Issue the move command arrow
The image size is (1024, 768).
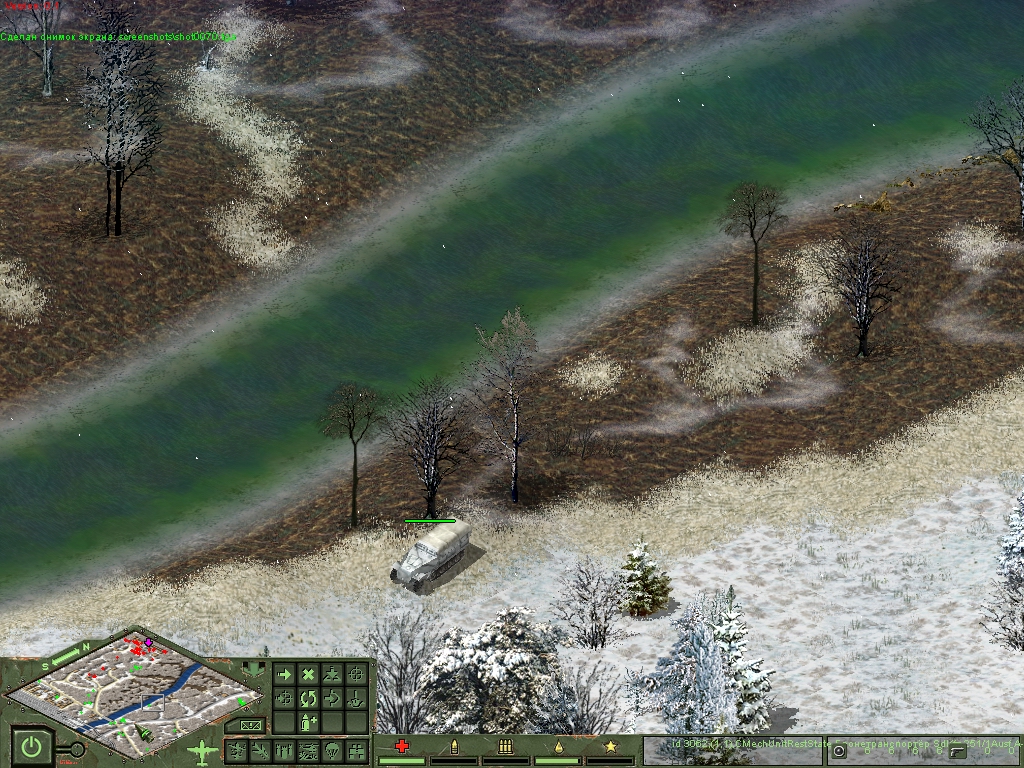pos(285,675)
